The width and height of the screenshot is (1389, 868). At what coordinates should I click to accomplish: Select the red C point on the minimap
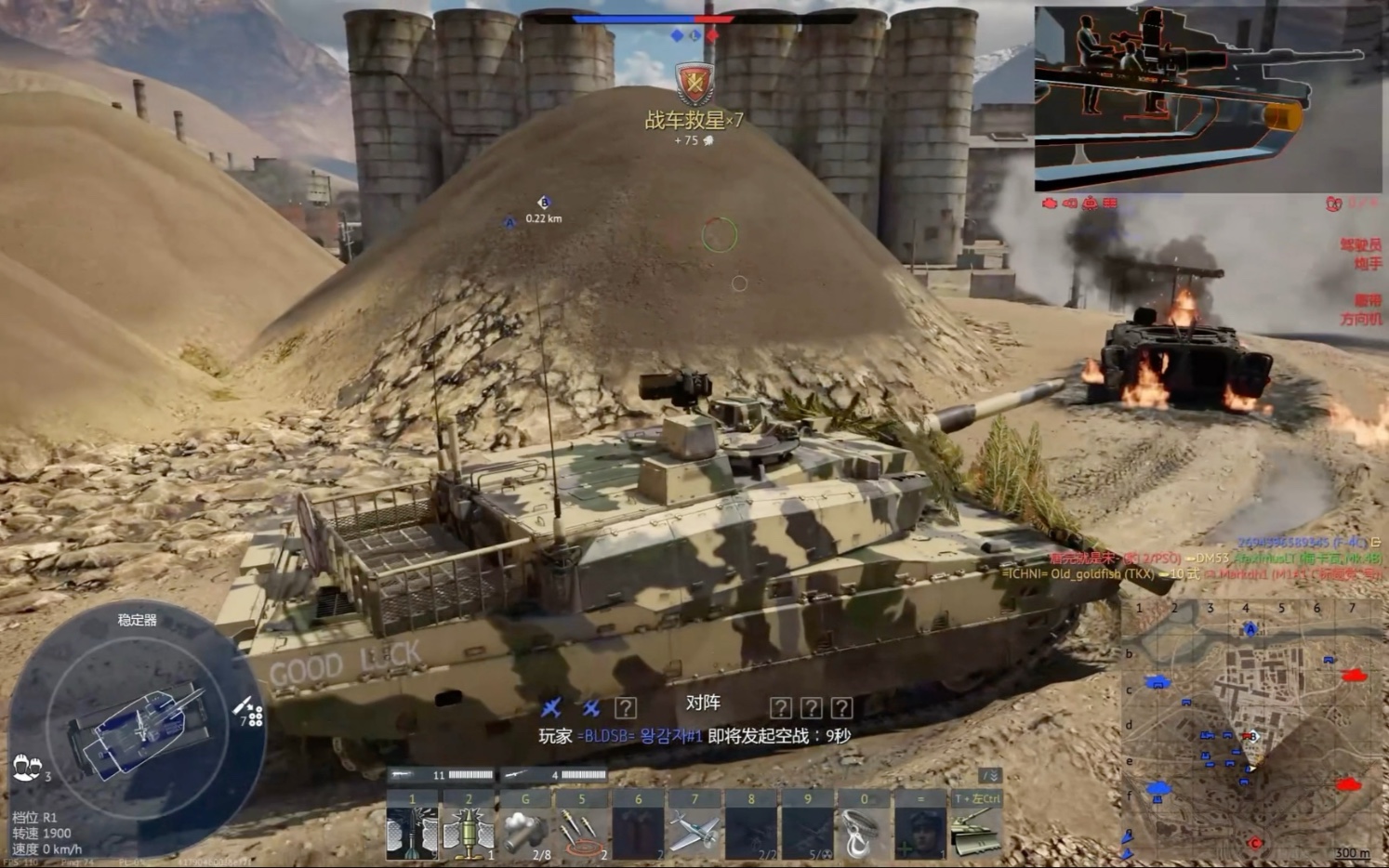[x=1256, y=843]
